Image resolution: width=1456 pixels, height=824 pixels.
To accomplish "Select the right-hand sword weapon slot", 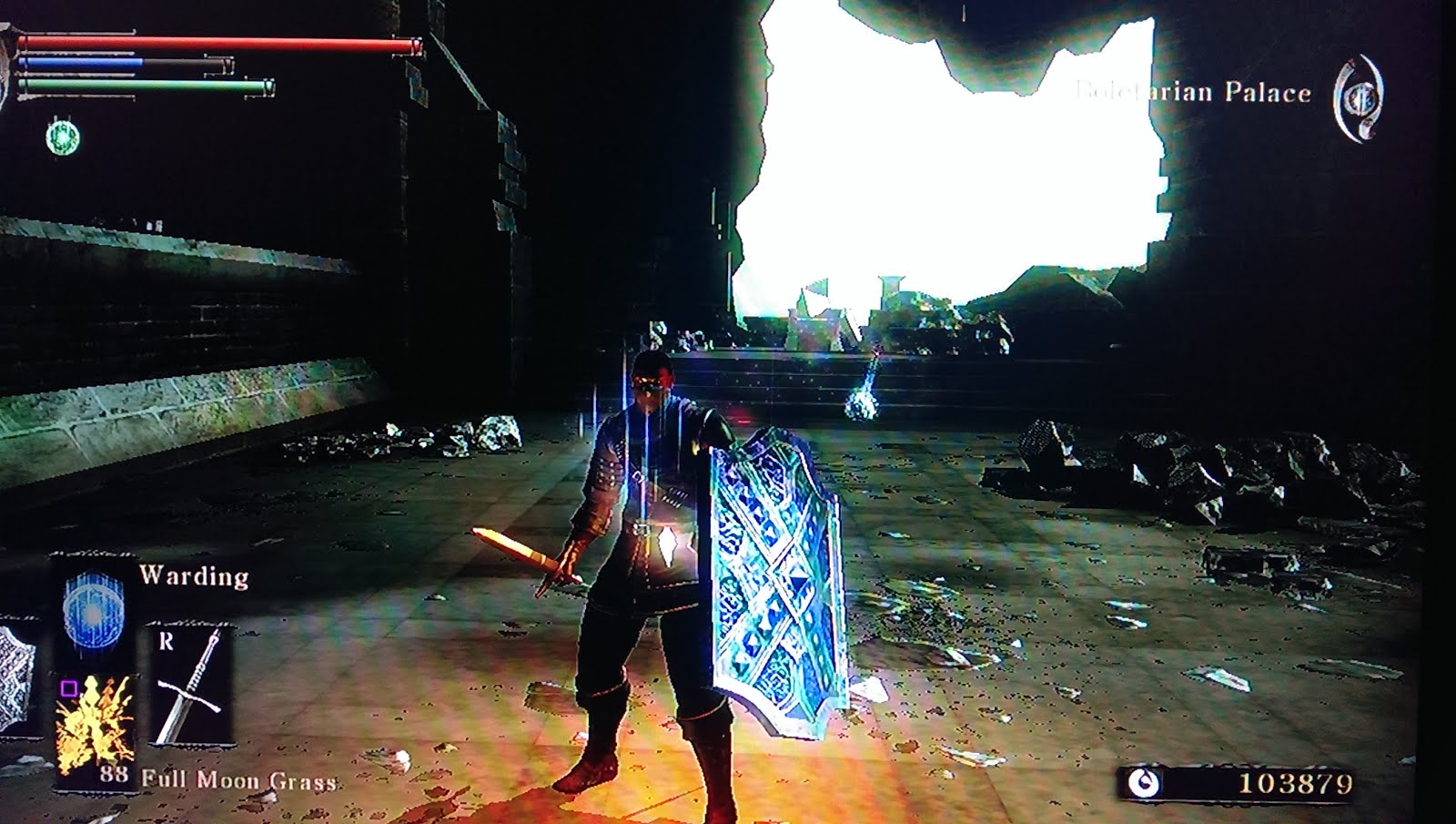I will pos(190,685).
